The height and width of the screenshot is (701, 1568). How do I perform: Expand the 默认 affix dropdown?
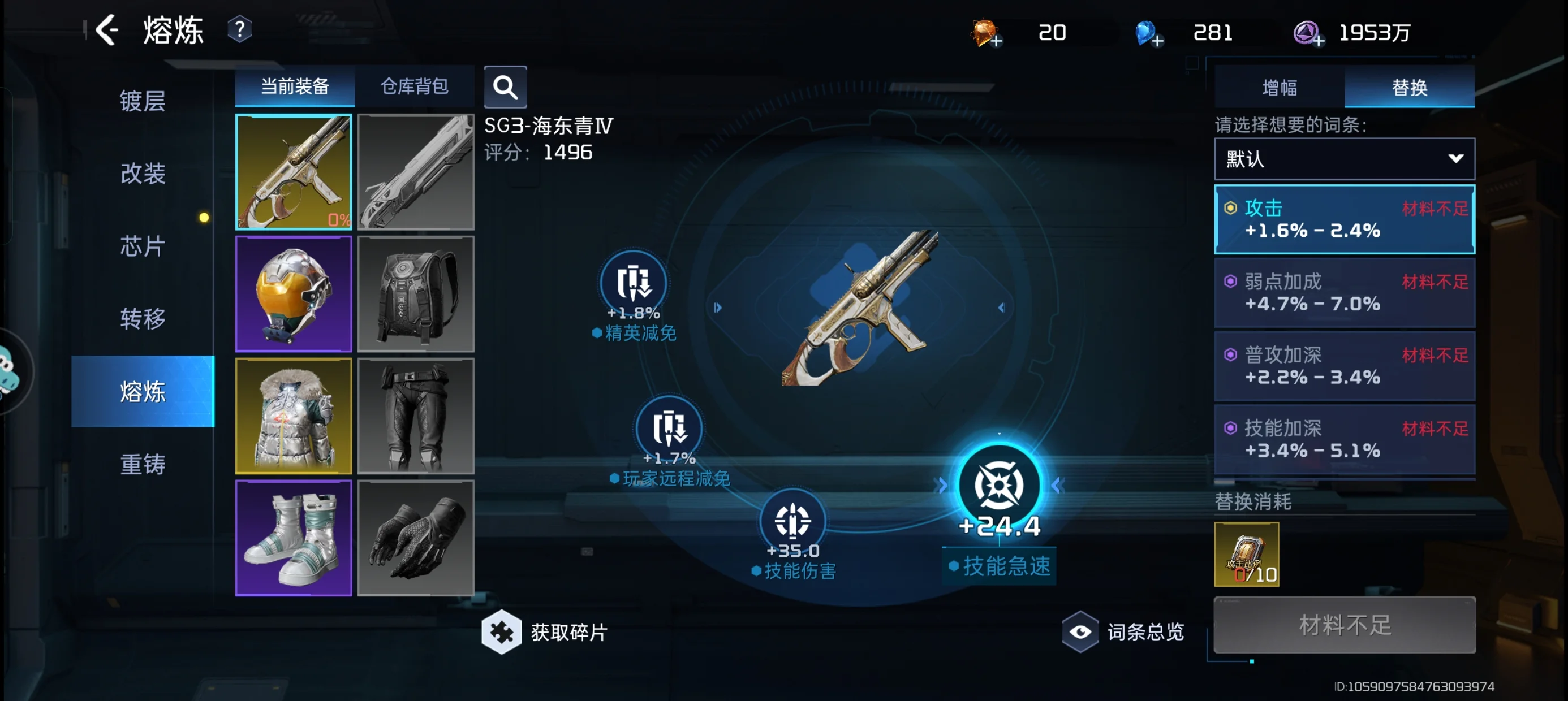[1344, 159]
